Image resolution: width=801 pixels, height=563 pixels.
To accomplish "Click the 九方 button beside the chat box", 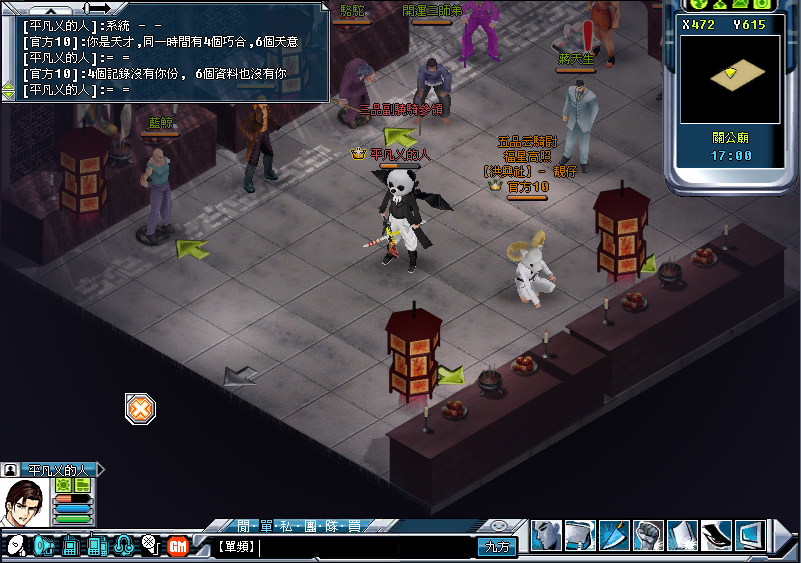I will pyautogui.click(x=497, y=547).
